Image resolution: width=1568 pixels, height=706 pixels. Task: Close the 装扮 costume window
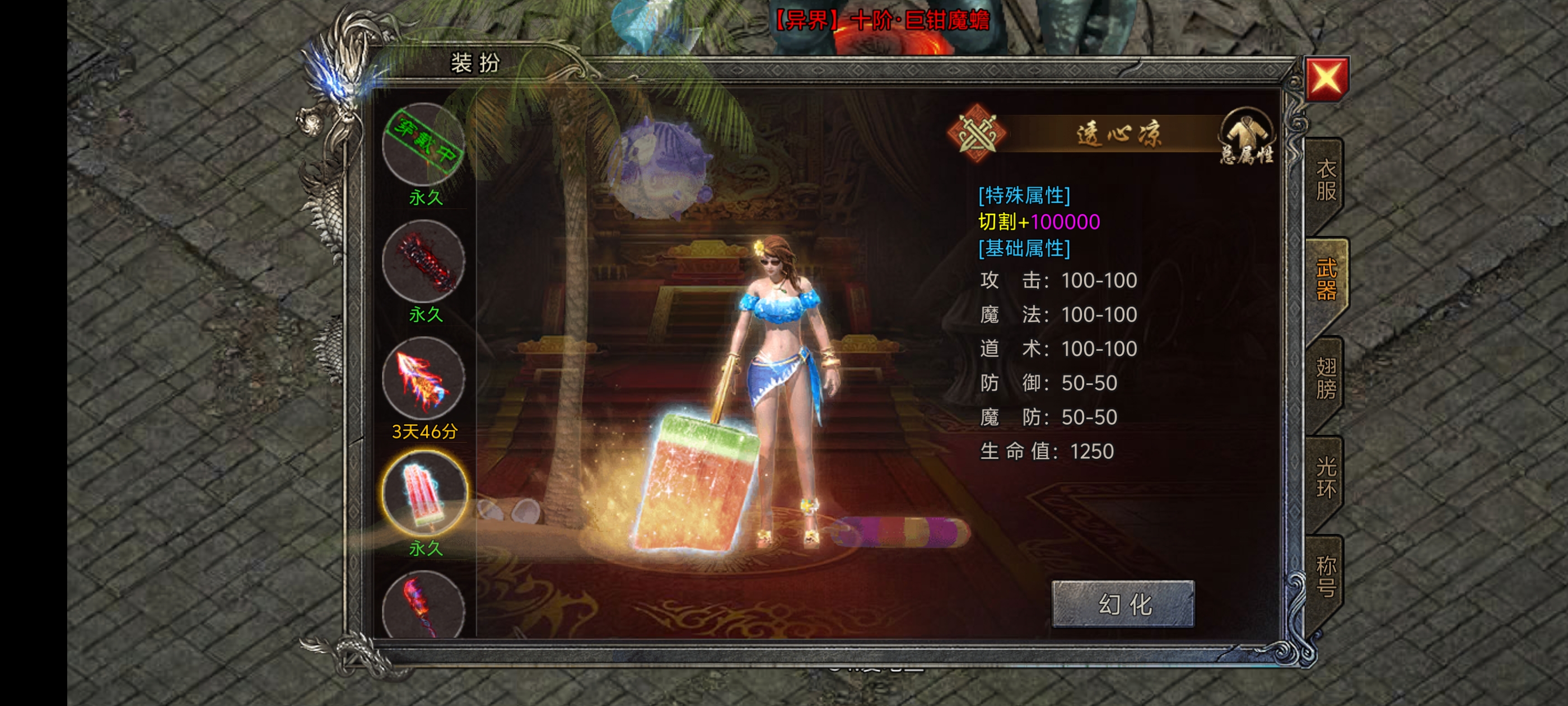[x=1326, y=78]
